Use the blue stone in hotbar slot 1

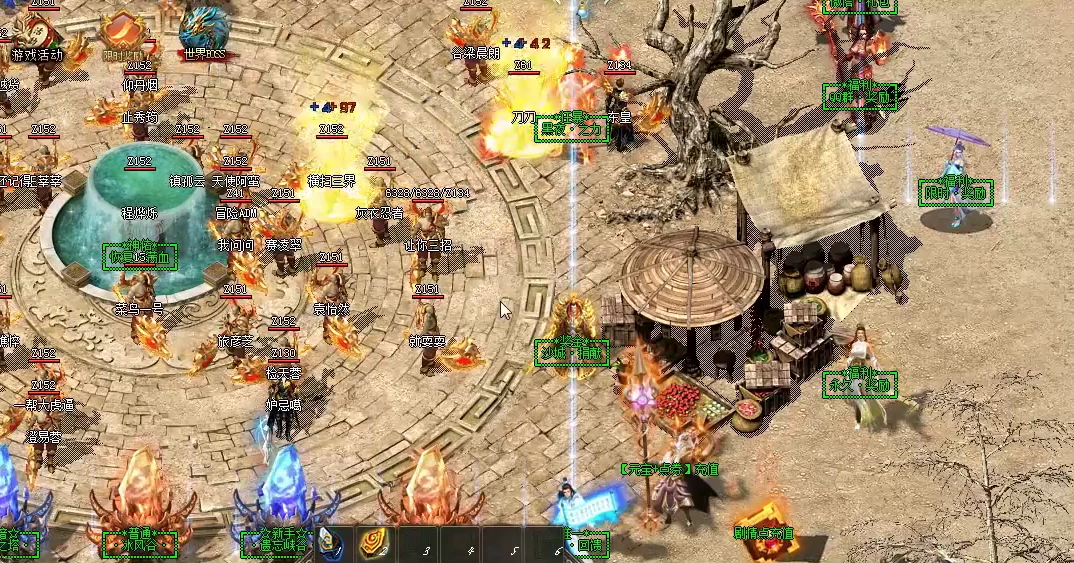[332, 544]
